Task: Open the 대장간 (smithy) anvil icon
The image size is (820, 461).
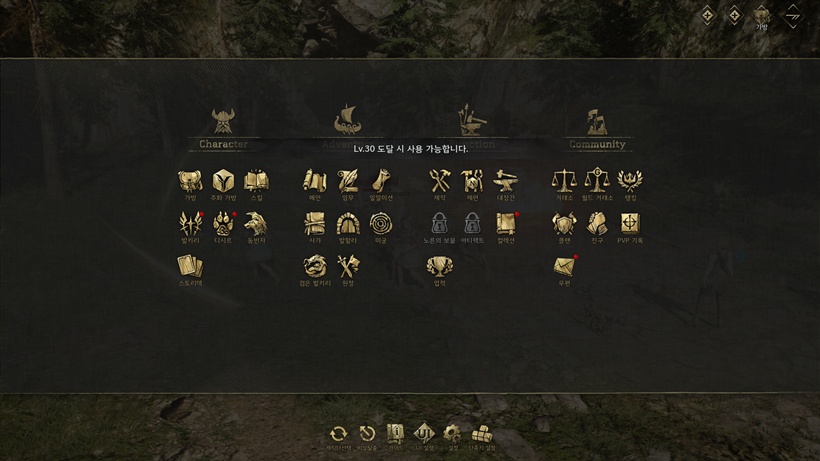Action: pos(506,181)
